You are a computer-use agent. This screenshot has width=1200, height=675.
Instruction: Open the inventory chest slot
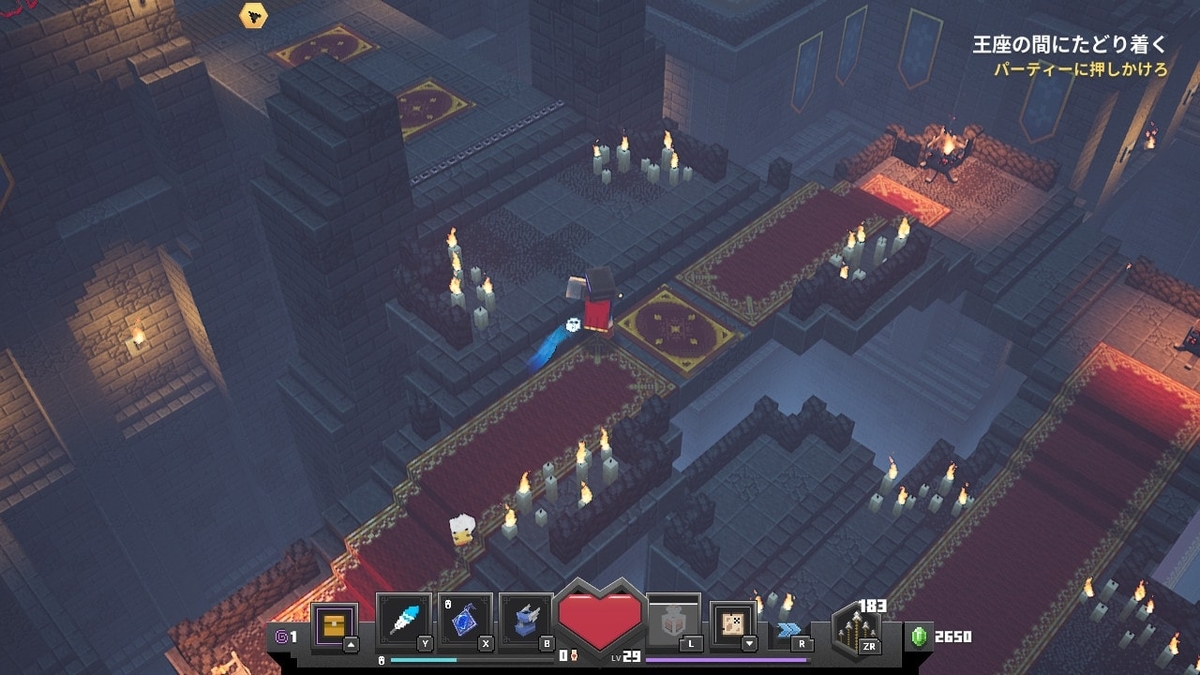pyautogui.click(x=334, y=624)
